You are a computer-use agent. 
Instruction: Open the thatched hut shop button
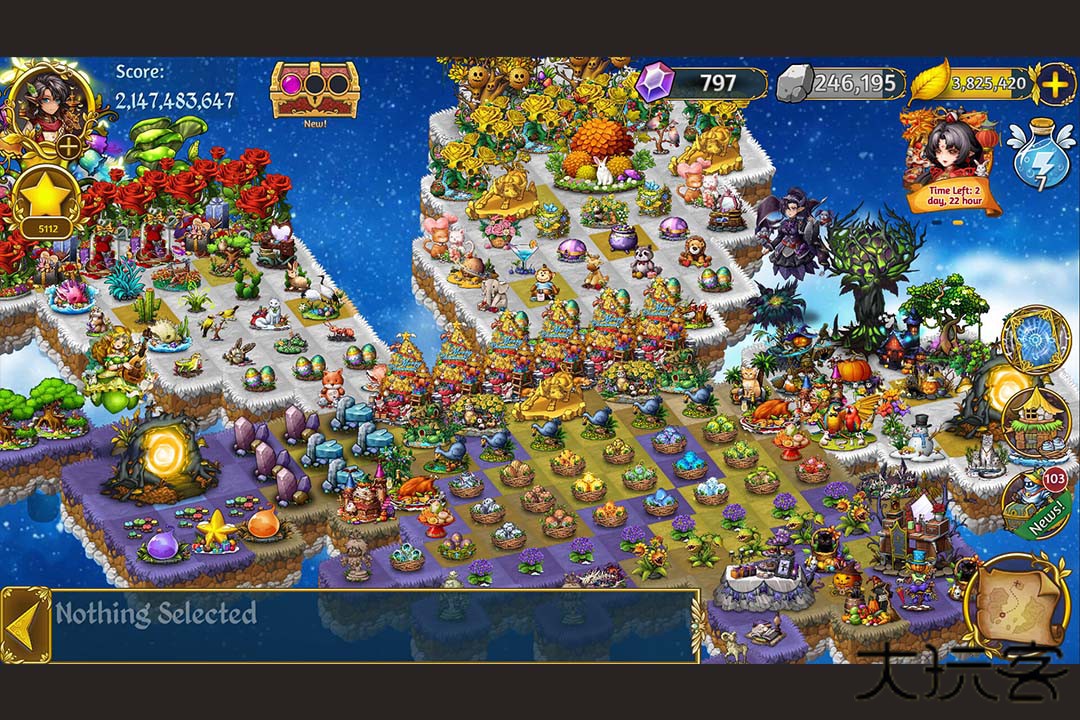pos(1036,422)
